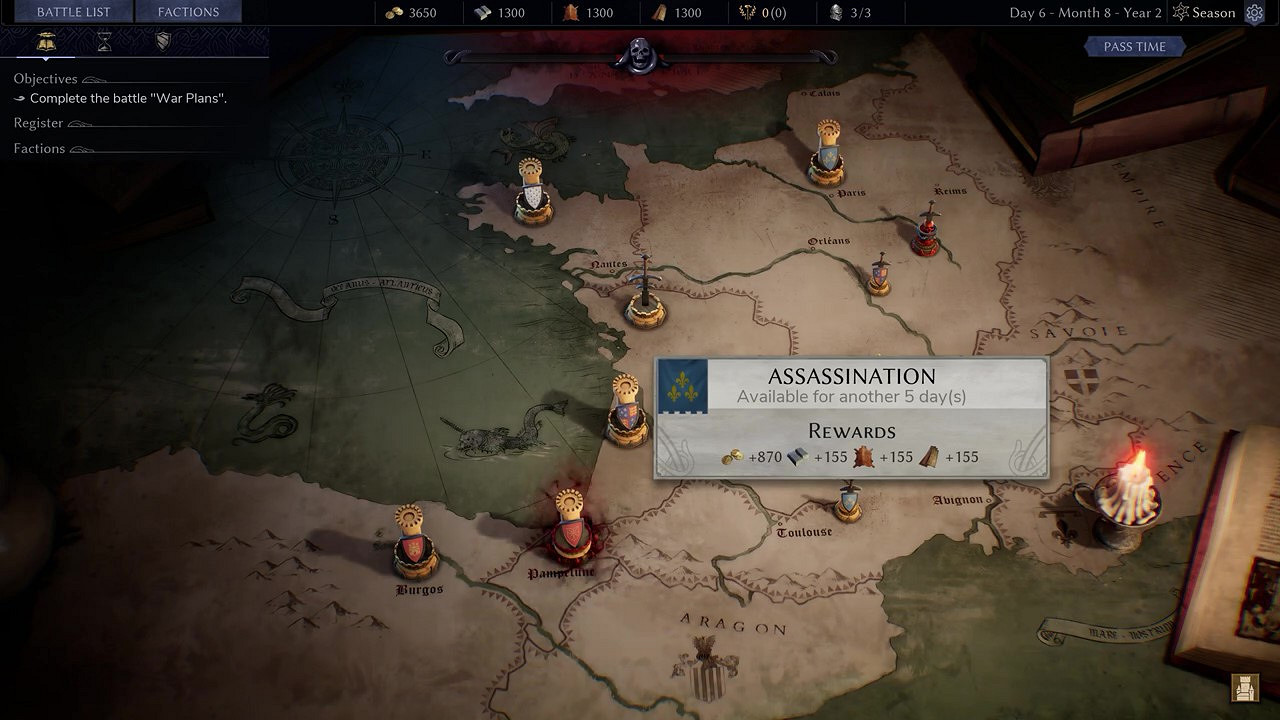
Task: Select the sword marker at Nantes
Action: click(x=645, y=295)
